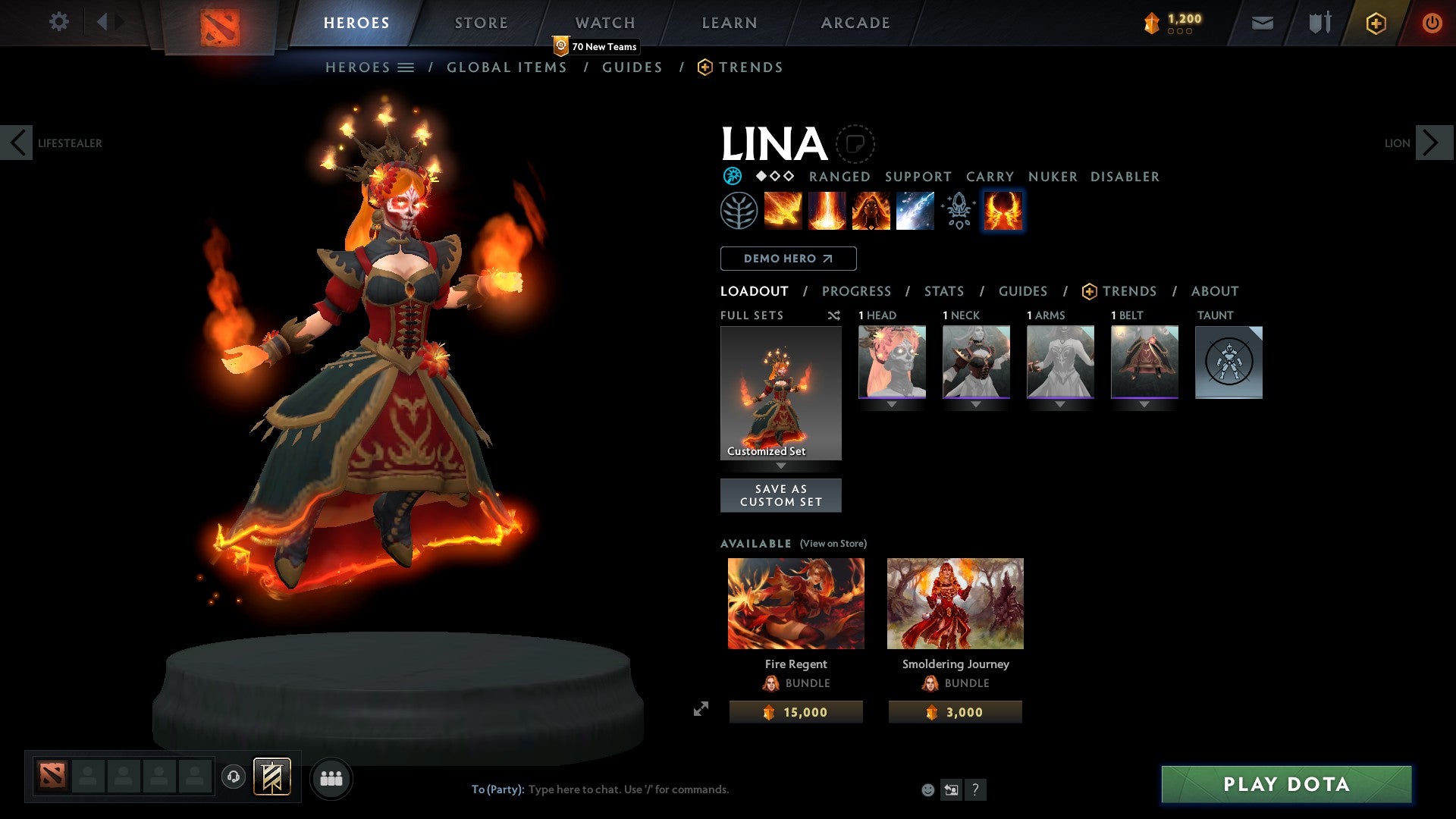The height and width of the screenshot is (819, 1456).
Task: Select Lina's Aghanim's Scepter upgrade icon
Action: pyautogui.click(x=958, y=210)
